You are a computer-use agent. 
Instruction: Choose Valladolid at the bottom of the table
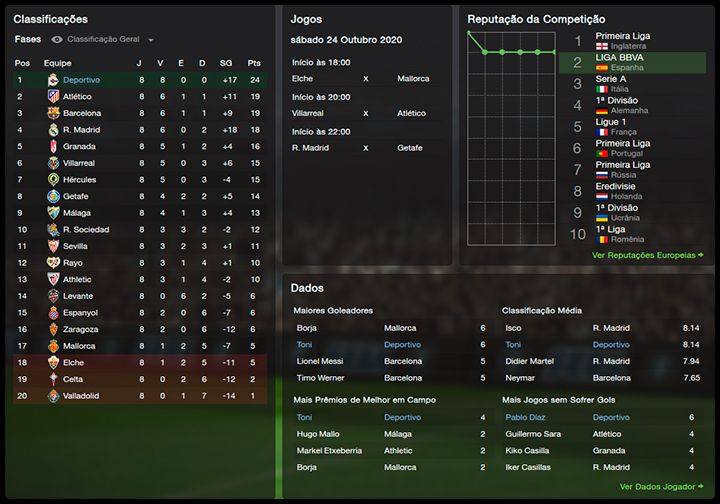click(x=82, y=396)
